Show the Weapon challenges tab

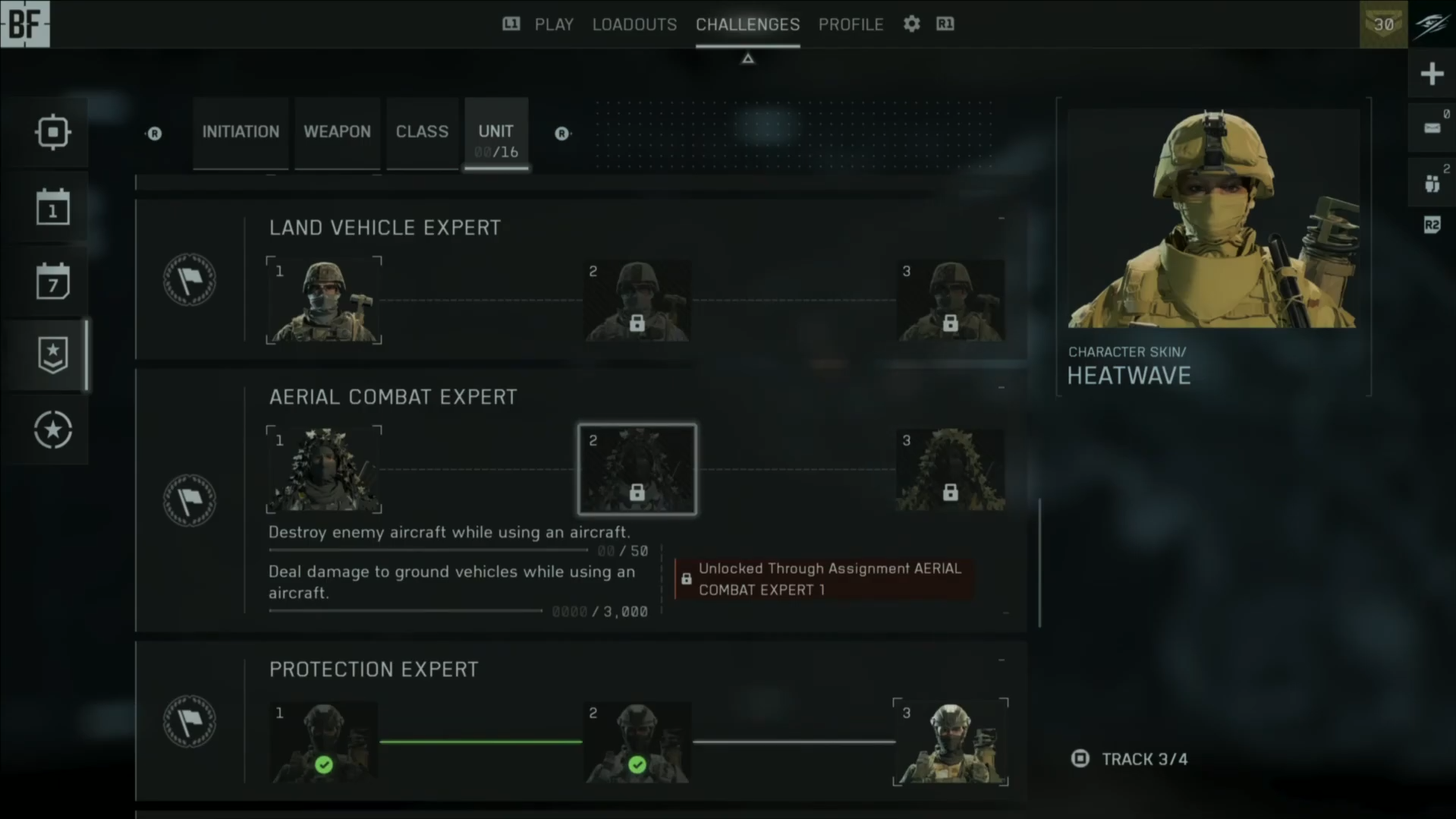tap(337, 132)
